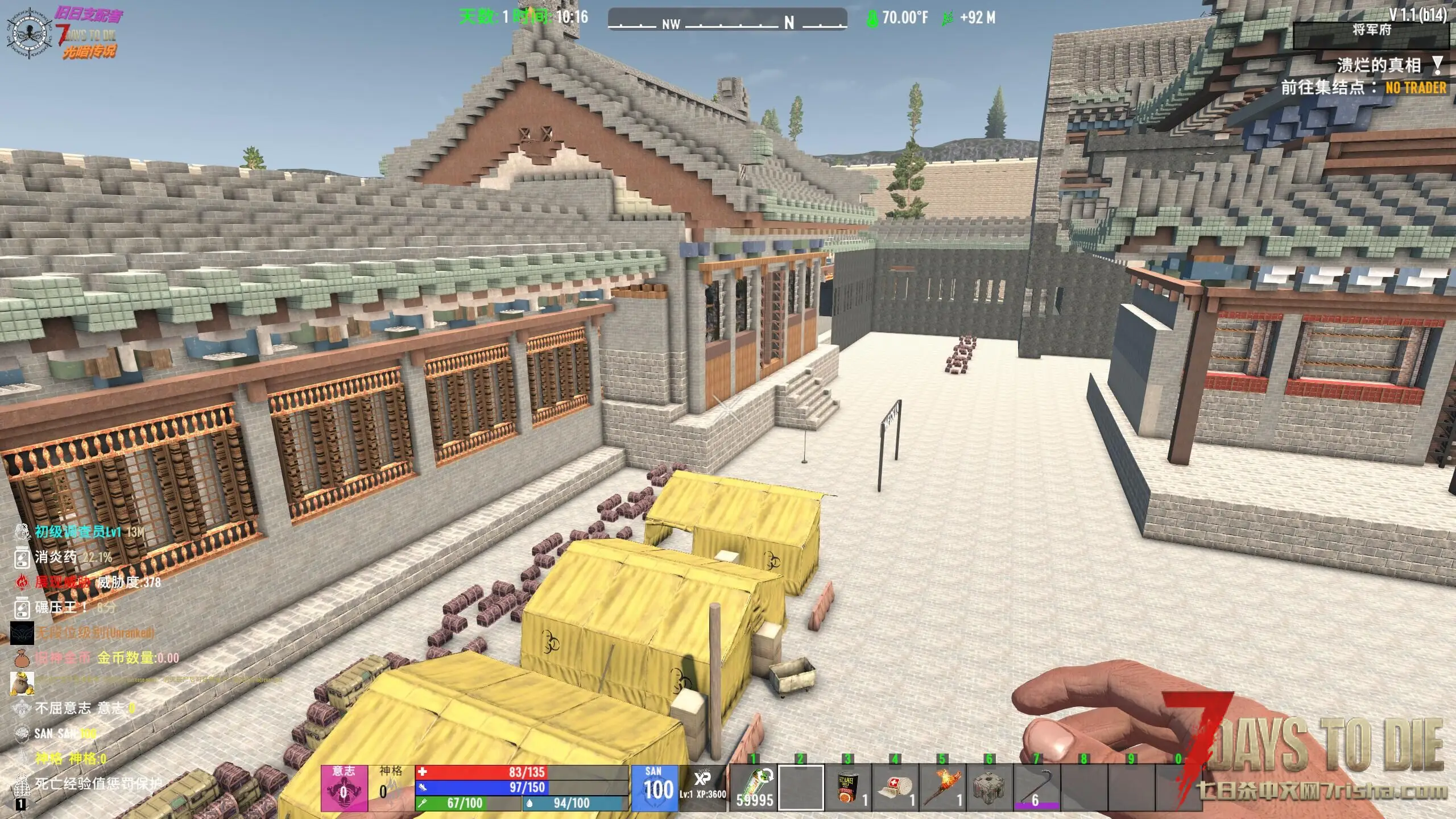Inspect the 消炎药 pill buff icon
1456x819 pixels.
tap(22, 557)
